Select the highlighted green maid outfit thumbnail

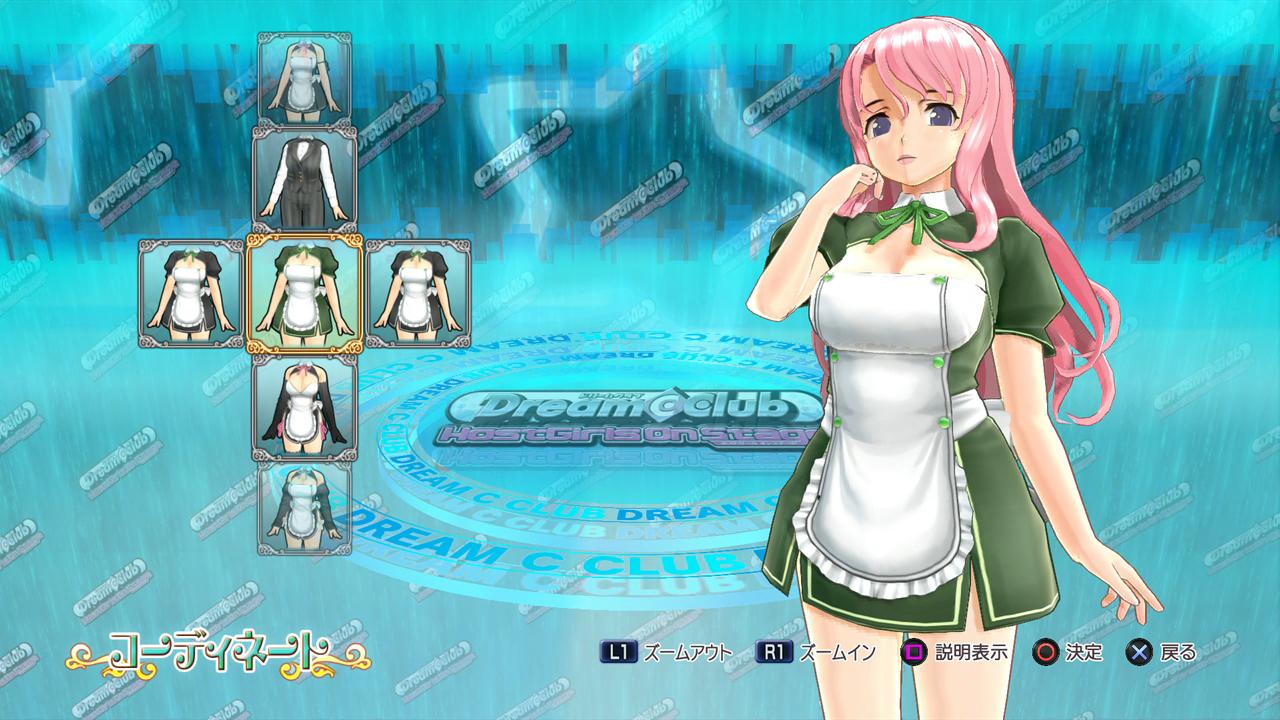click(304, 293)
